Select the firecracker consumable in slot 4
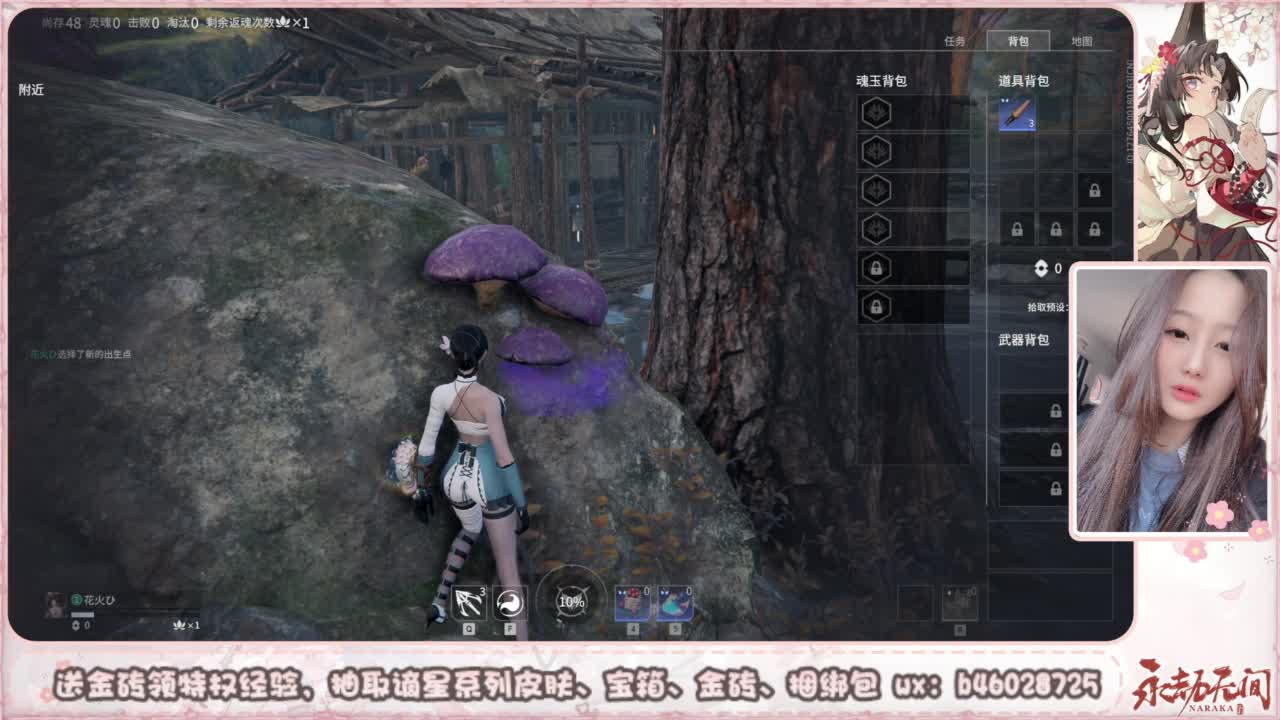Viewport: 1280px width, 720px height. click(630, 601)
